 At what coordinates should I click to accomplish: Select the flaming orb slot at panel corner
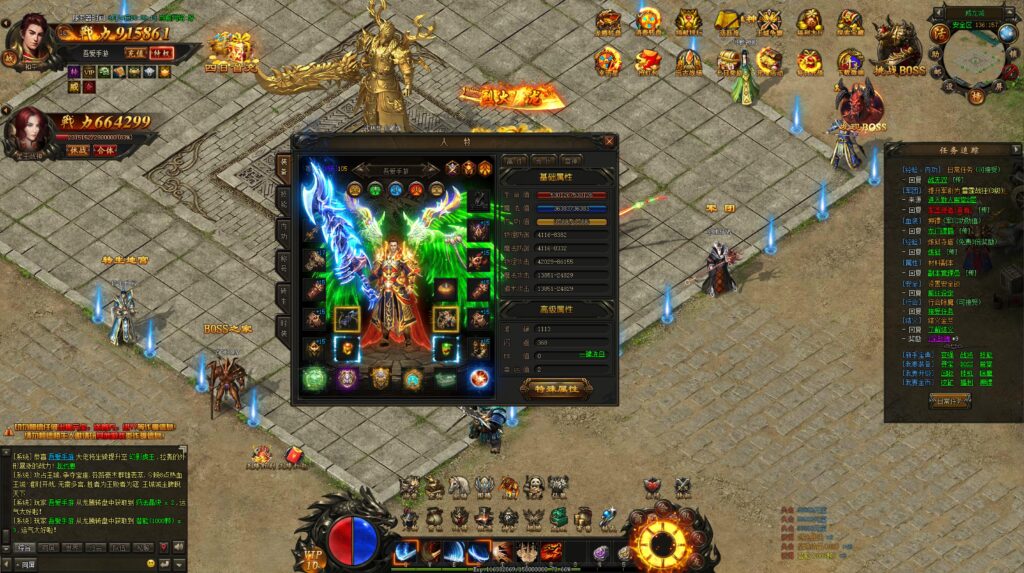[x=479, y=378]
